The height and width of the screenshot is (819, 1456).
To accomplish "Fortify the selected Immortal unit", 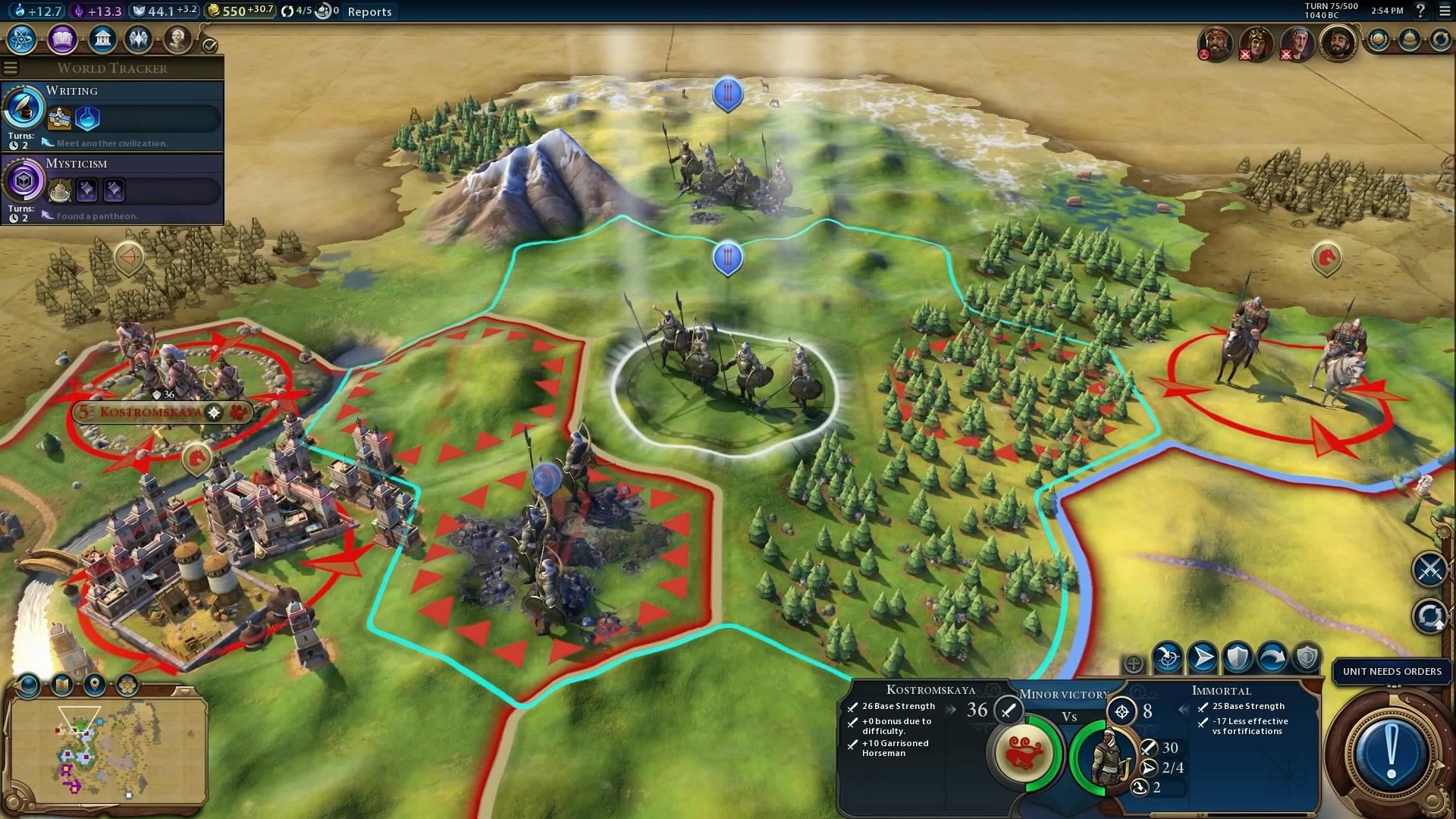I will pos(1238,657).
